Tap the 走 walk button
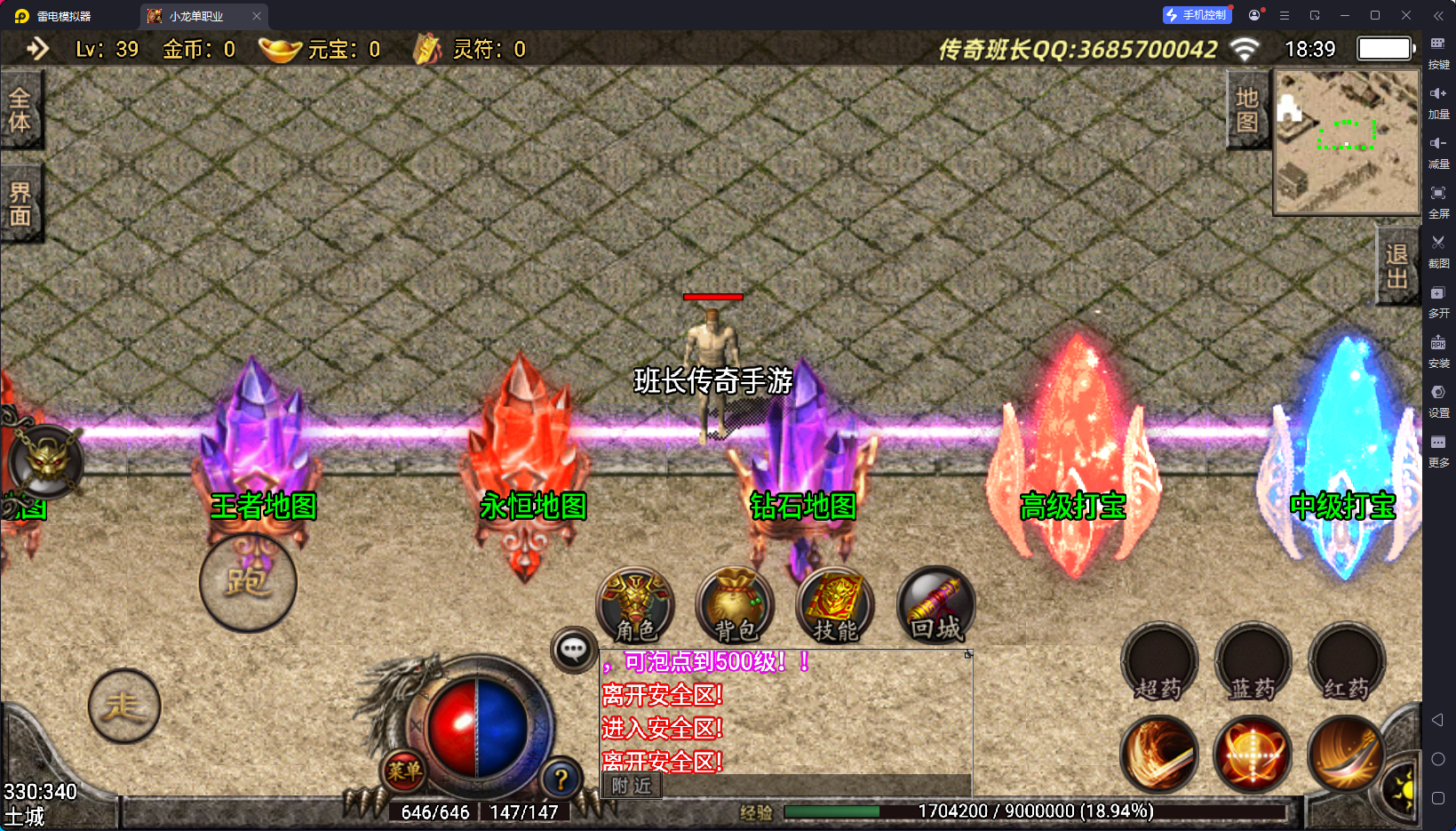Screen dimensions: 1456x831 point(124,707)
